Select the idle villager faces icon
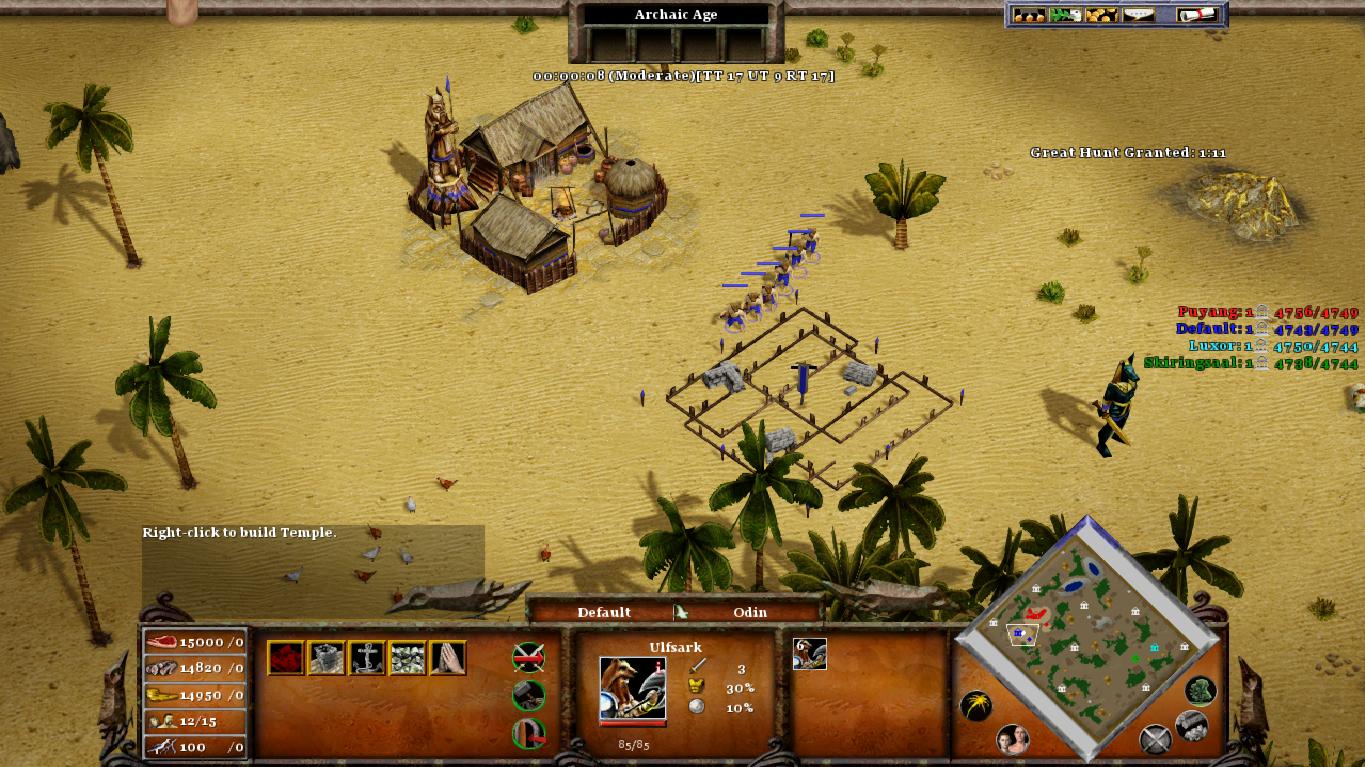Viewport: 1365px width, 767px height. [1014, 740]
